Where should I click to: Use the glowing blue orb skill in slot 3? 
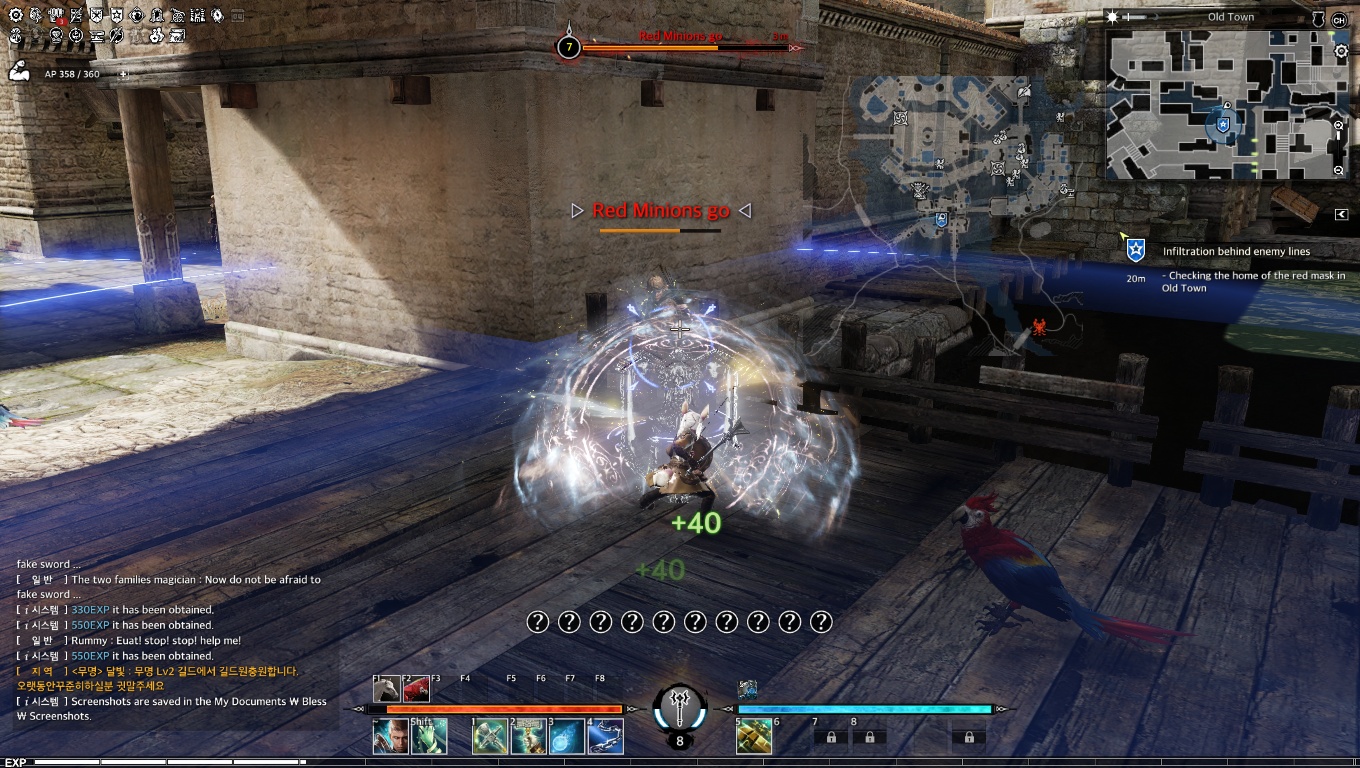(x=567, y=737)
